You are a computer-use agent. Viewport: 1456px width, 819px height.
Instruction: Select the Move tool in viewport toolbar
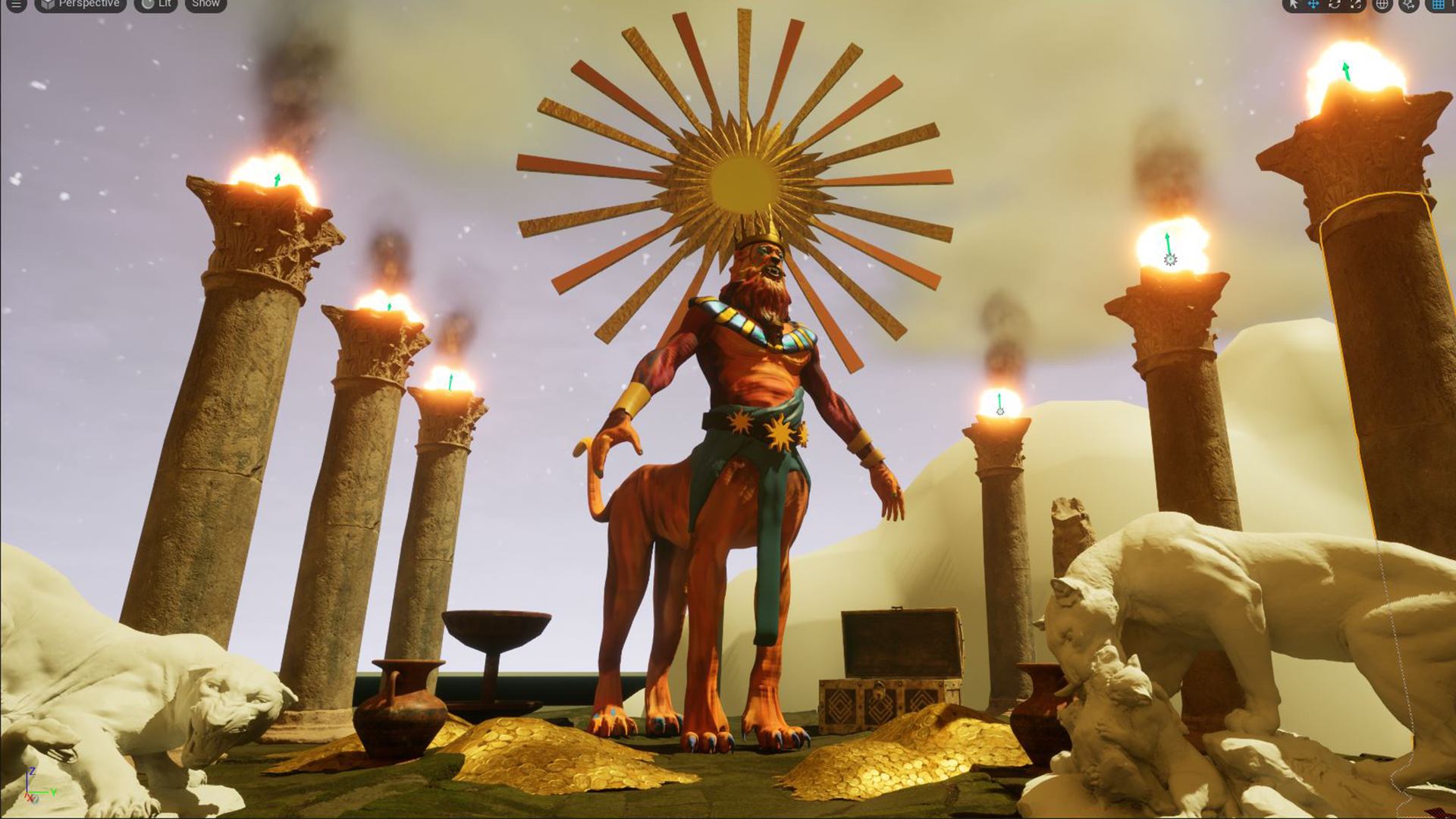click(1313, 5)
